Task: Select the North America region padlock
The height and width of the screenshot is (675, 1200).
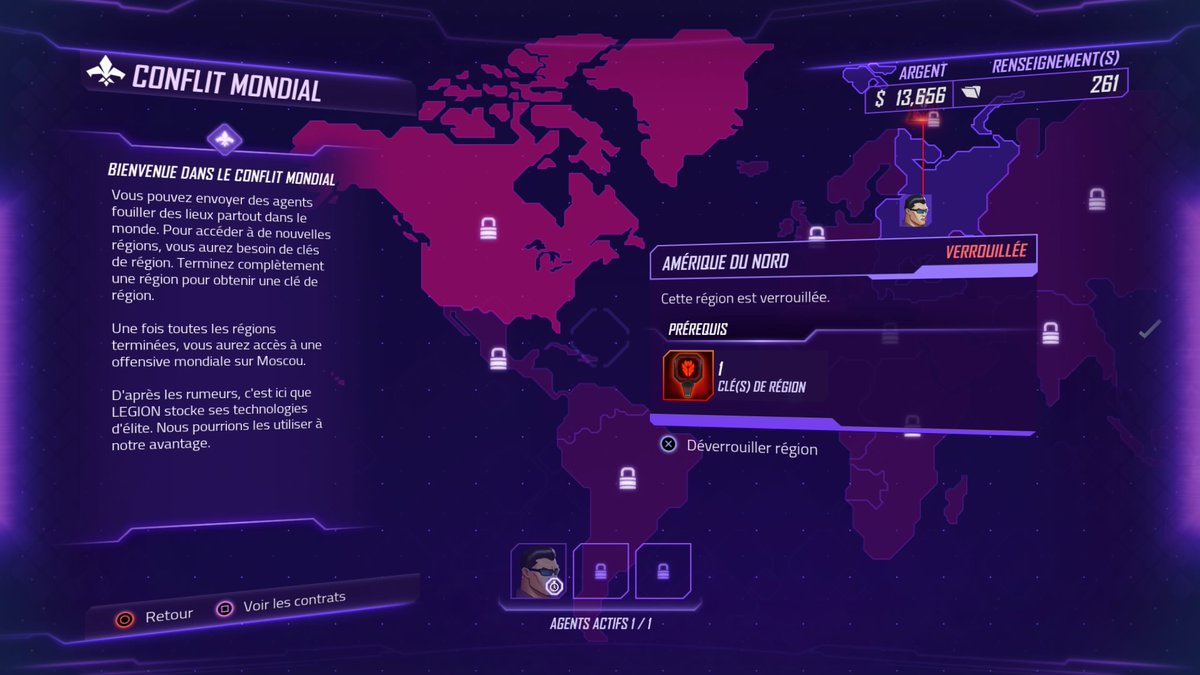Action: click(x=488, y=229)
